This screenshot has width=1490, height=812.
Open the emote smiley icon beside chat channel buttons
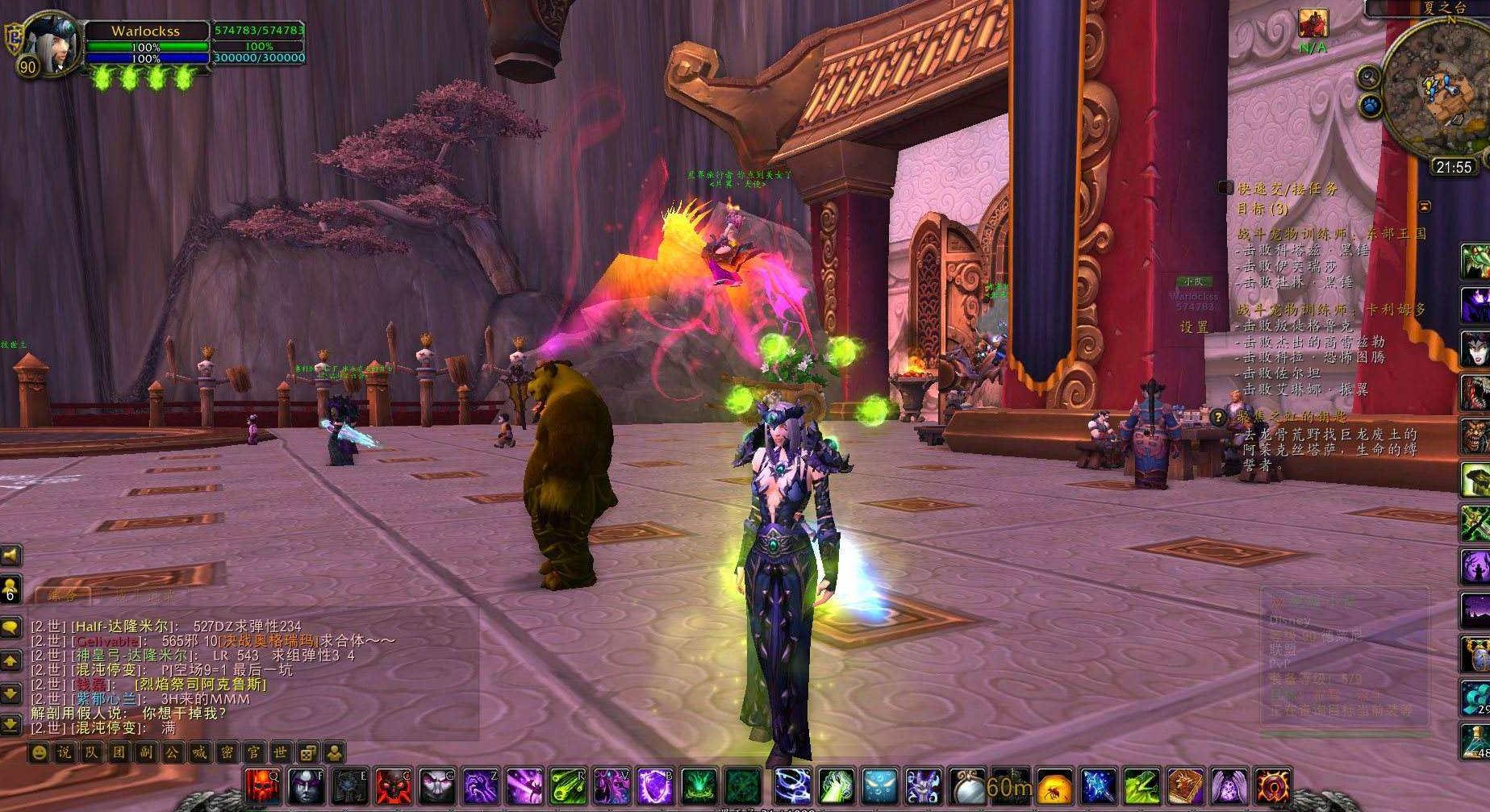40,754
